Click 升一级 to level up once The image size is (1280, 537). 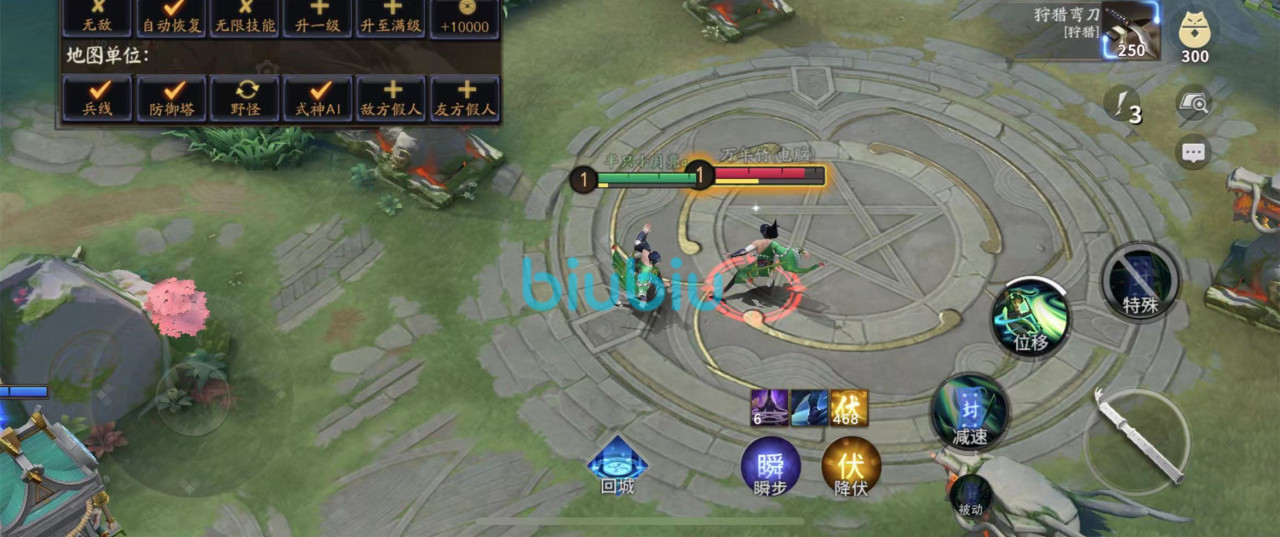pyautogui.click(x=319, y=17)
